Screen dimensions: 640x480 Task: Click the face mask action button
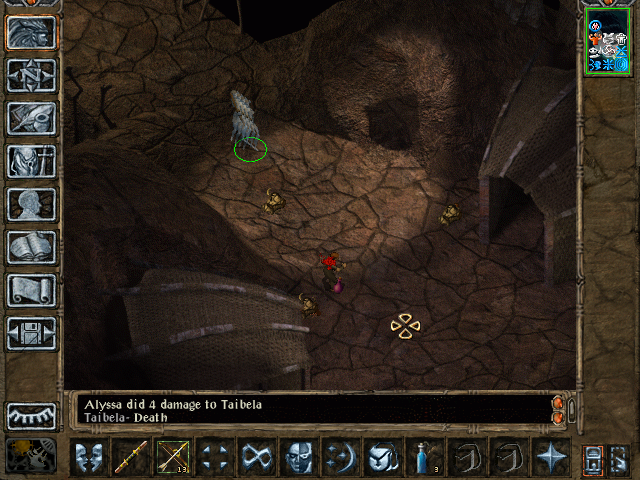(298, 457)
